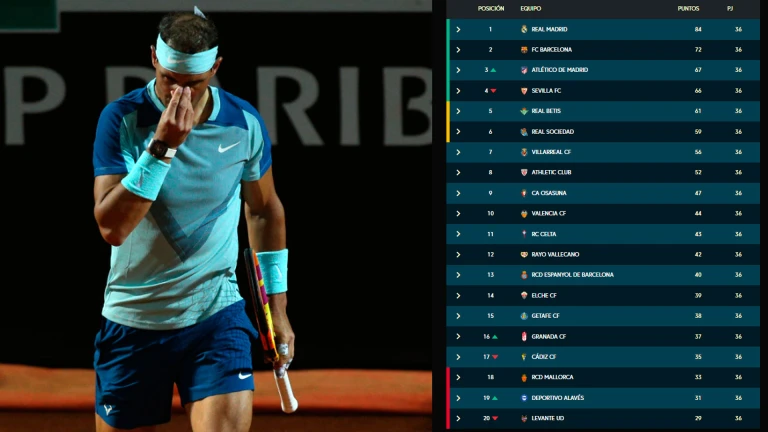Open the Getafe CF row

pyautogui.click(x=458, y=316)
